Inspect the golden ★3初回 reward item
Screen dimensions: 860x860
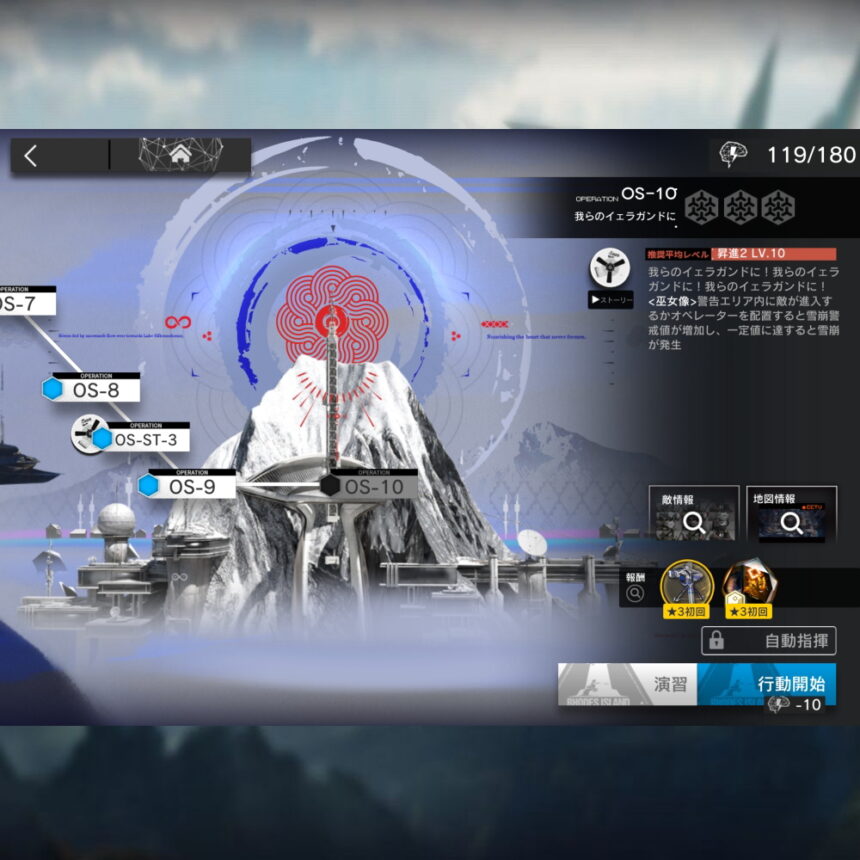(748, 589)
